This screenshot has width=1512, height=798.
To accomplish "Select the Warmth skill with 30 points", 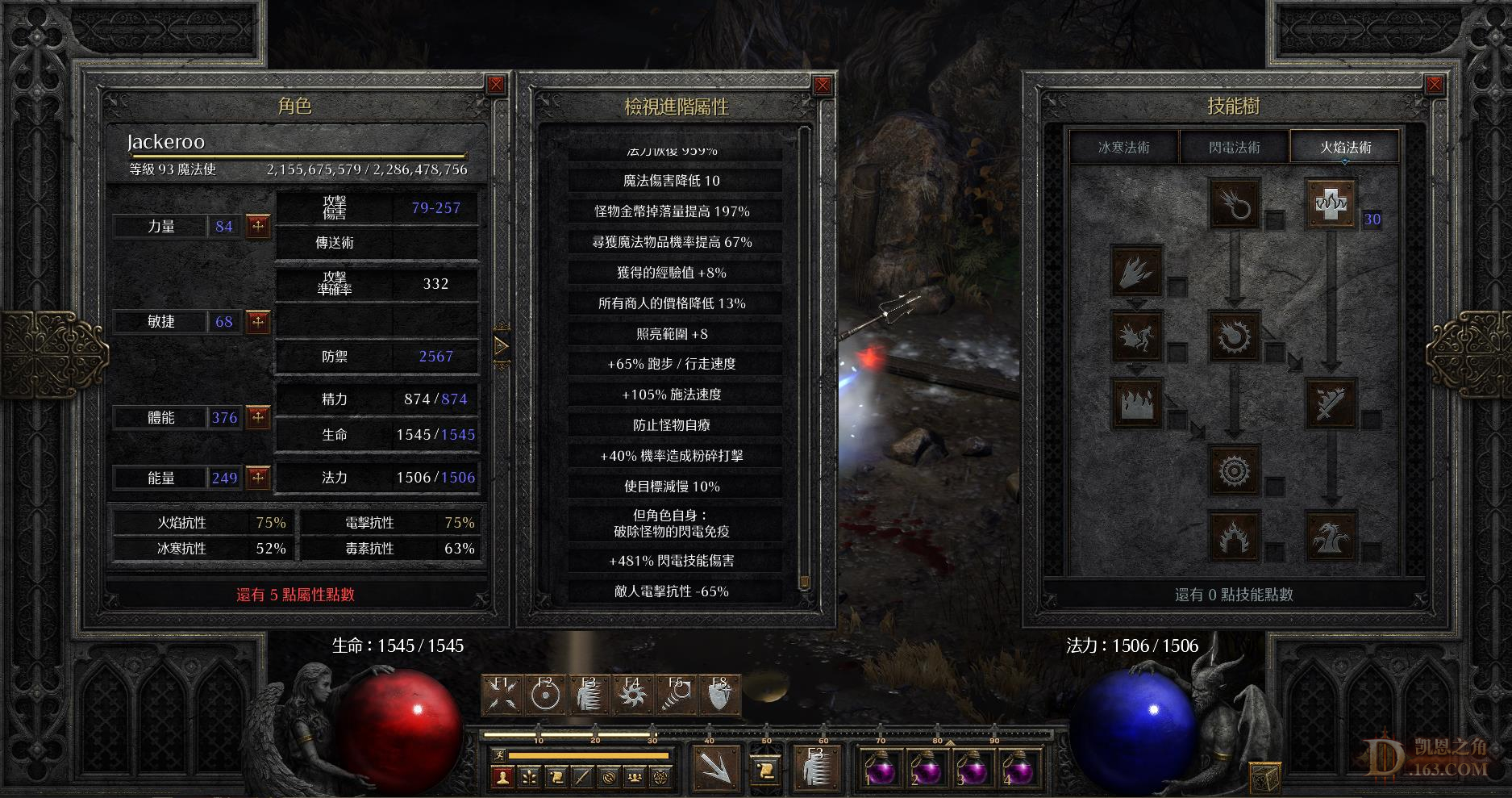I will tap(1331, 203).
